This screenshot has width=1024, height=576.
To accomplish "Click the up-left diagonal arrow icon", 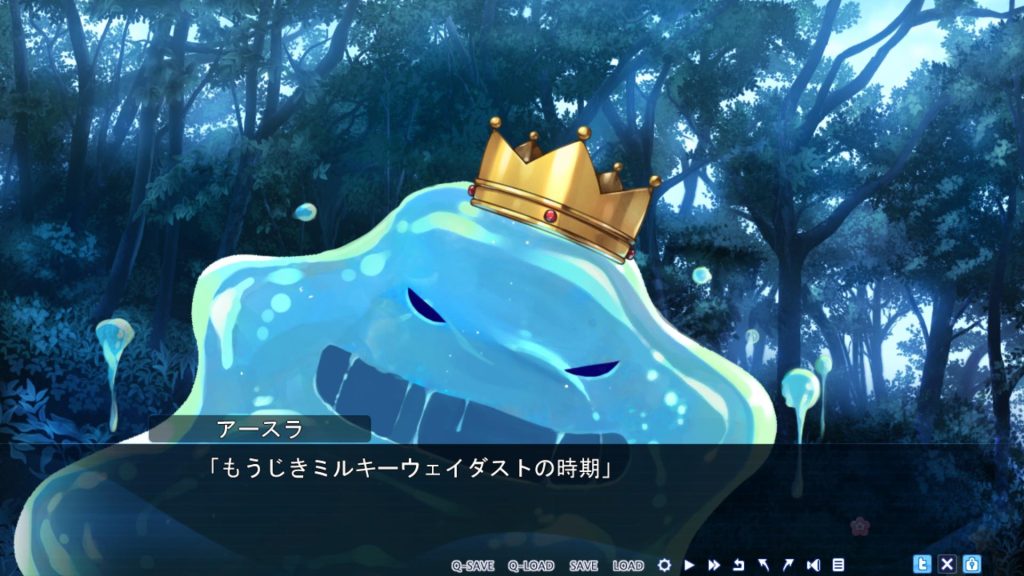I will [764, 565].
